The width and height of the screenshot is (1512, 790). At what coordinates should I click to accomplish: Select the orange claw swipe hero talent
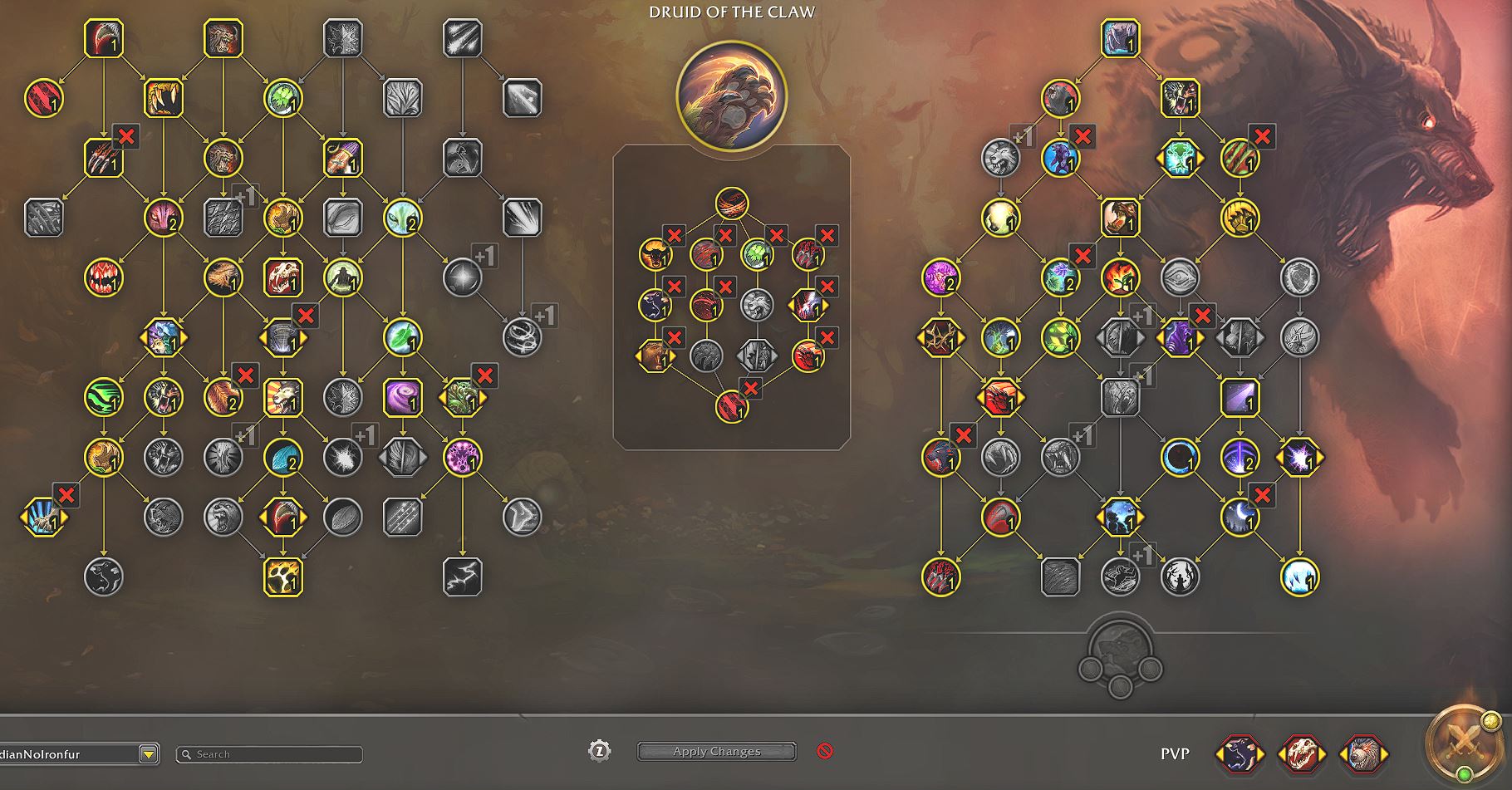pos(731,203)
